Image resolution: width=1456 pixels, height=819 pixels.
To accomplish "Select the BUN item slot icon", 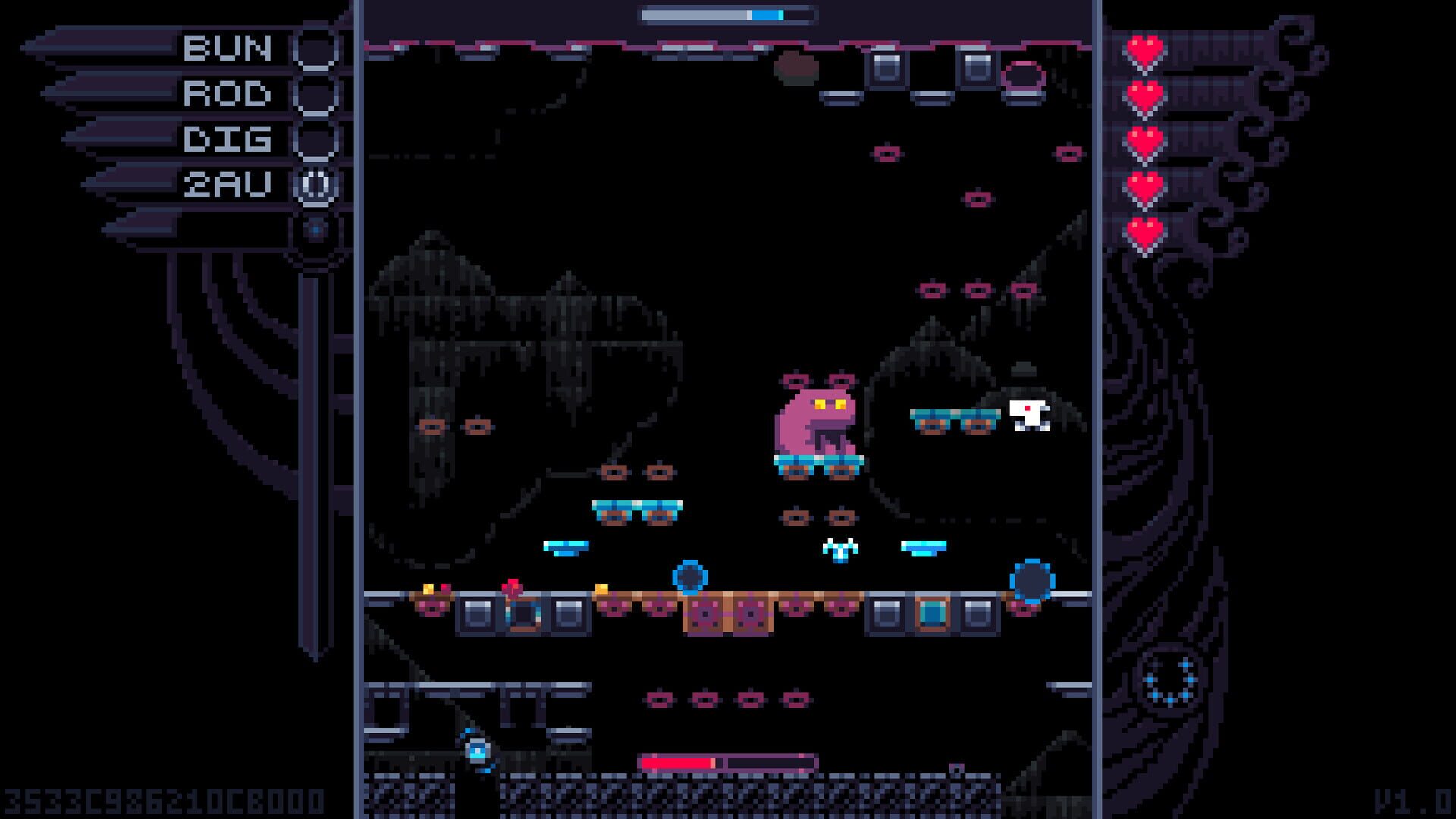I will [315, 48].
